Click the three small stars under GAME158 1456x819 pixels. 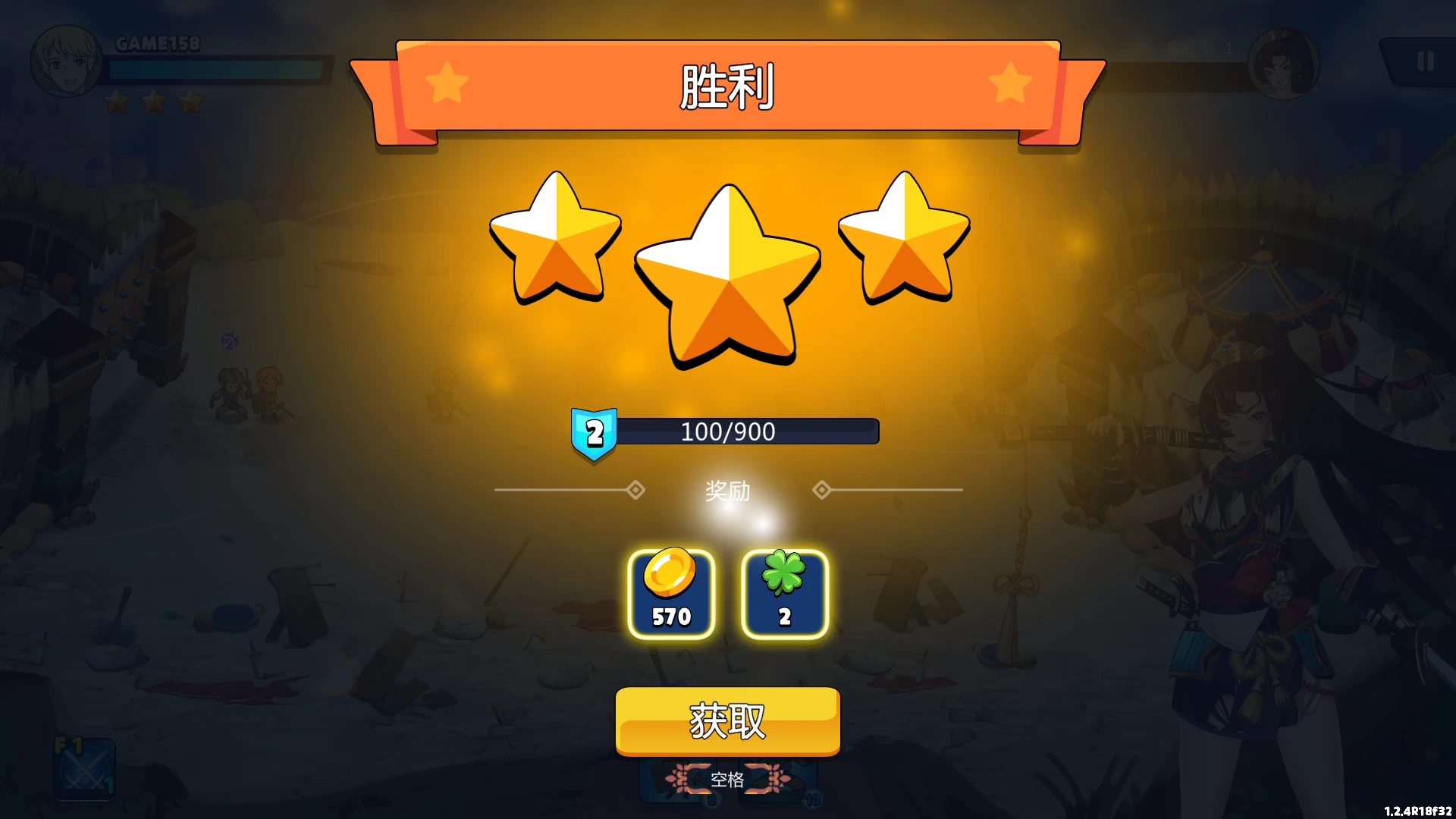tap(152, 102)
